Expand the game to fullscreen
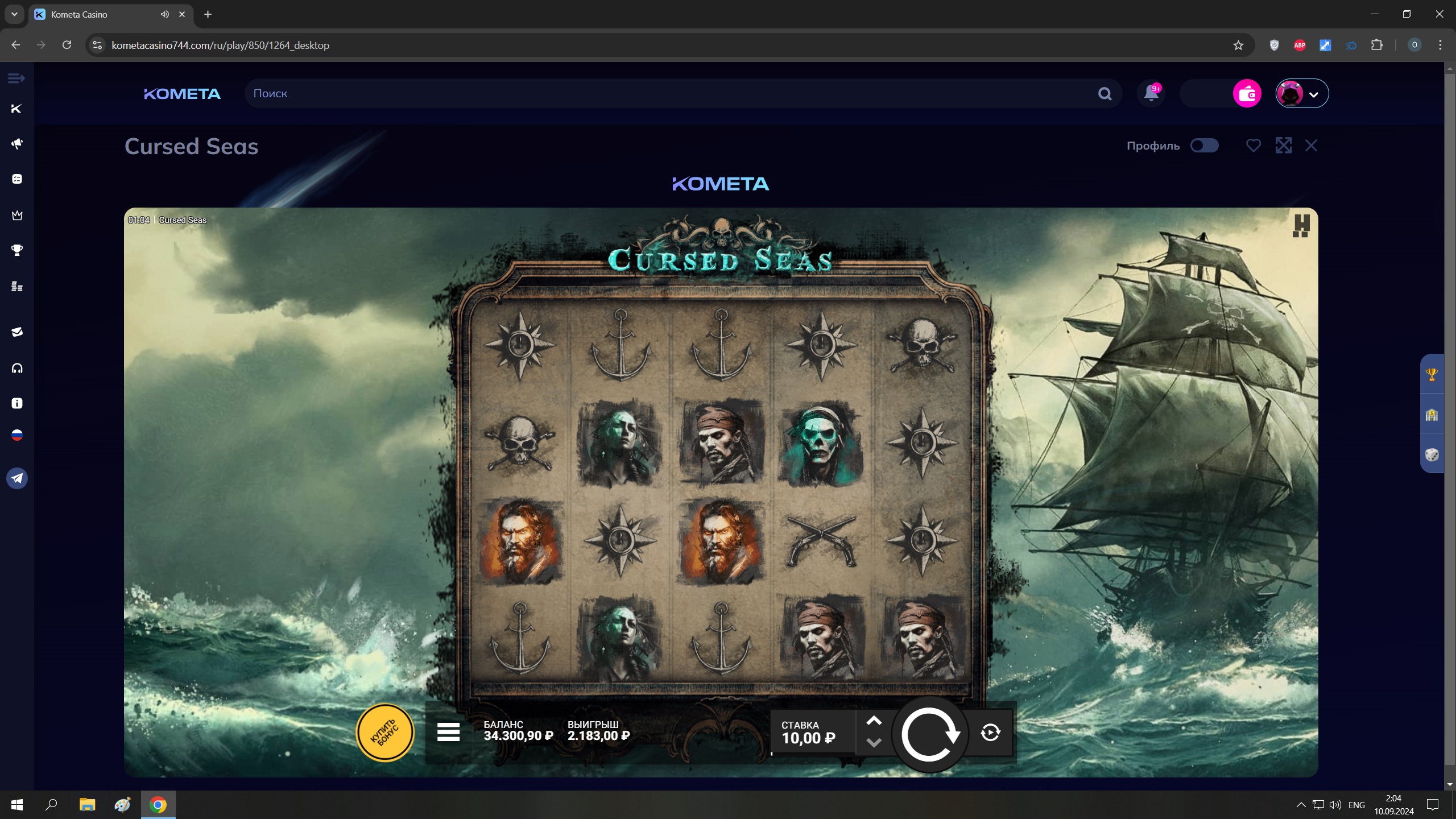1456x819 pixels. [1283, 146]
